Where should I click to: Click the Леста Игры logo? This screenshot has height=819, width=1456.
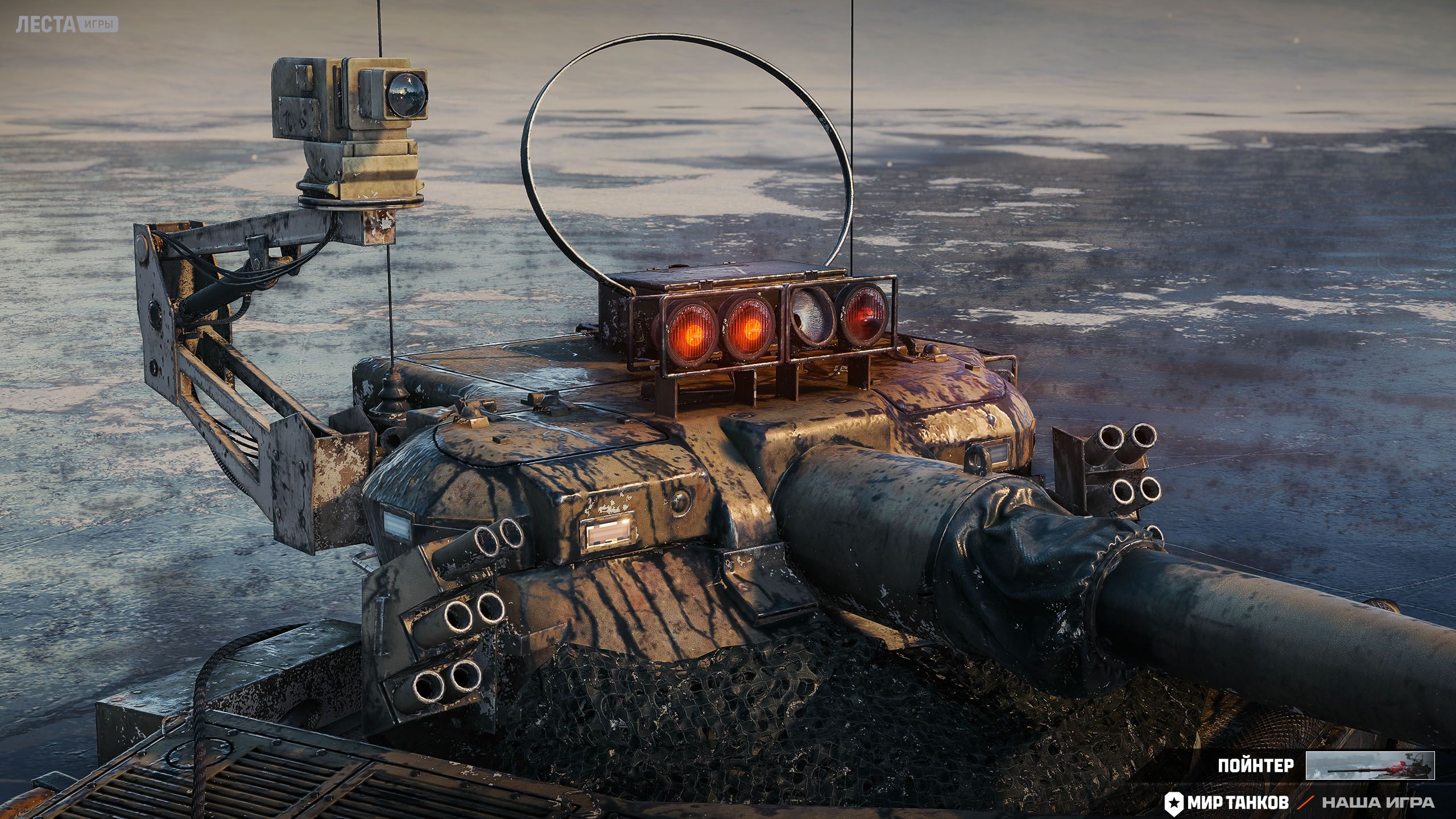tap(67, 24)
